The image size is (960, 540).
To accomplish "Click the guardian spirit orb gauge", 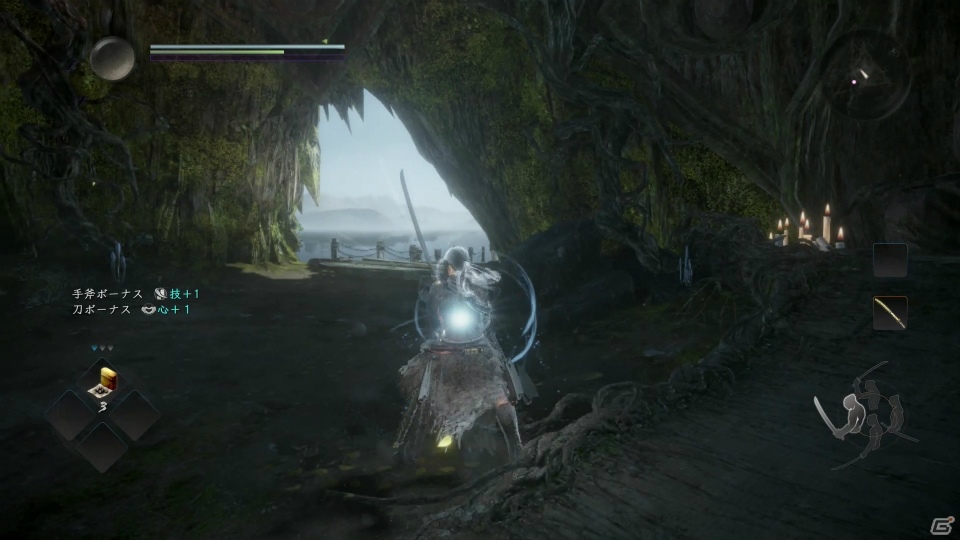I will click(x=112, y=58).
